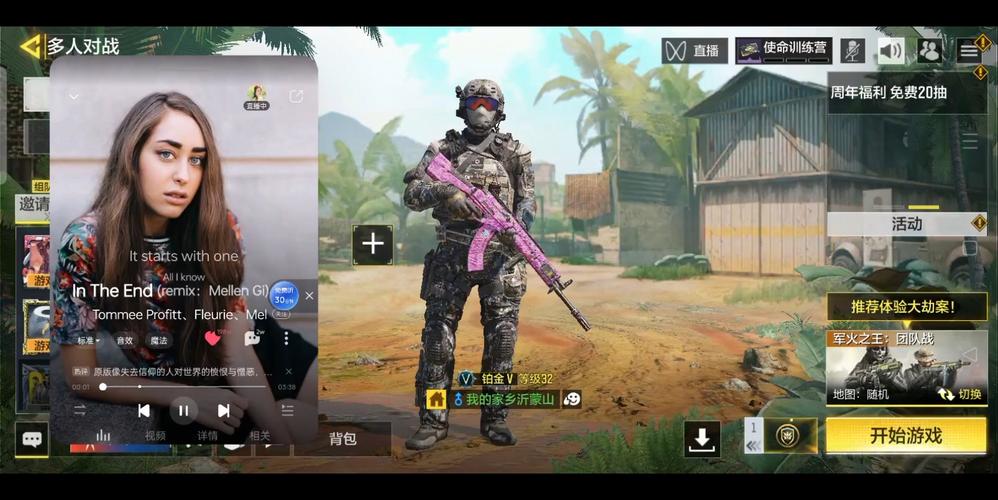Open the 背包 backpack
Screen dimensions: 998x500
pos(342,439)
